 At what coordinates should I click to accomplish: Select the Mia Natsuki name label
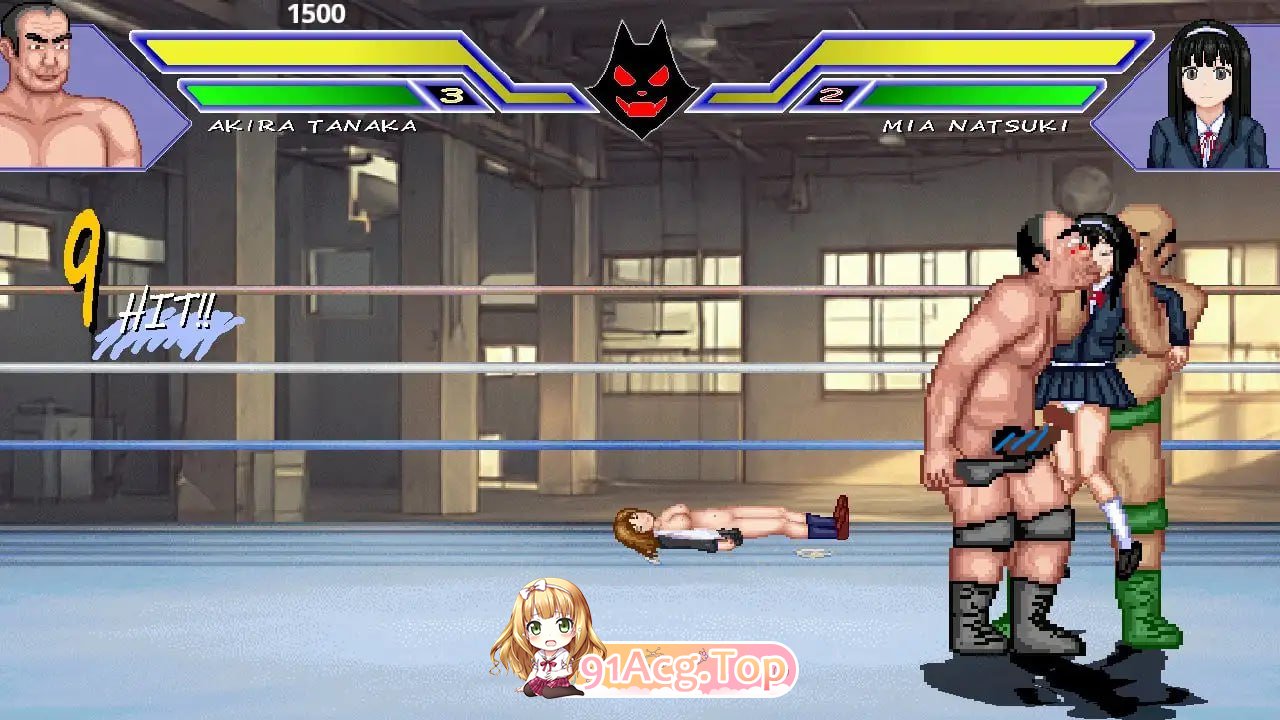(975, 127)
